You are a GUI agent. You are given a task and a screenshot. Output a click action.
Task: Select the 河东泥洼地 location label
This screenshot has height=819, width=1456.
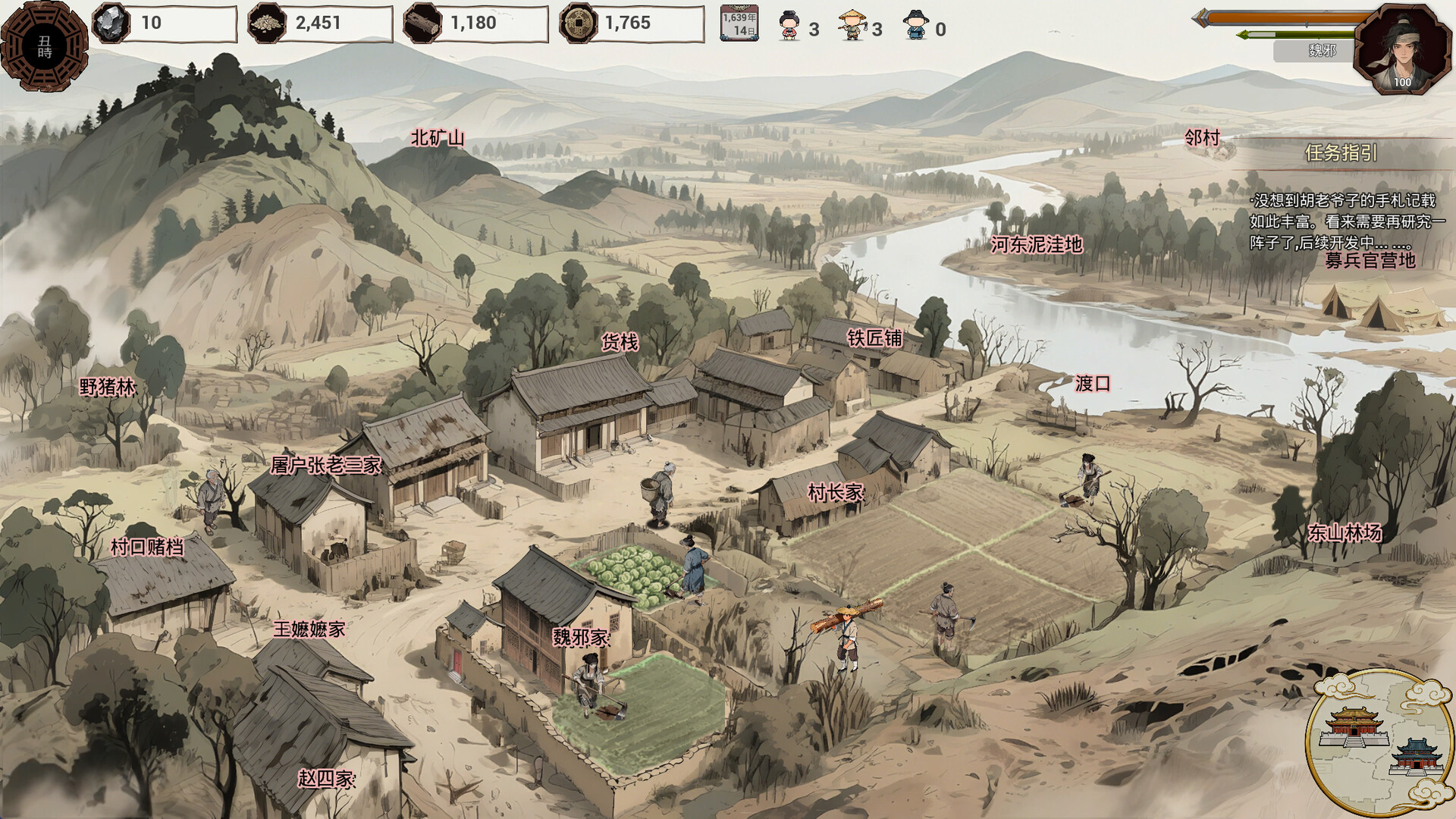pos(1036,245)
